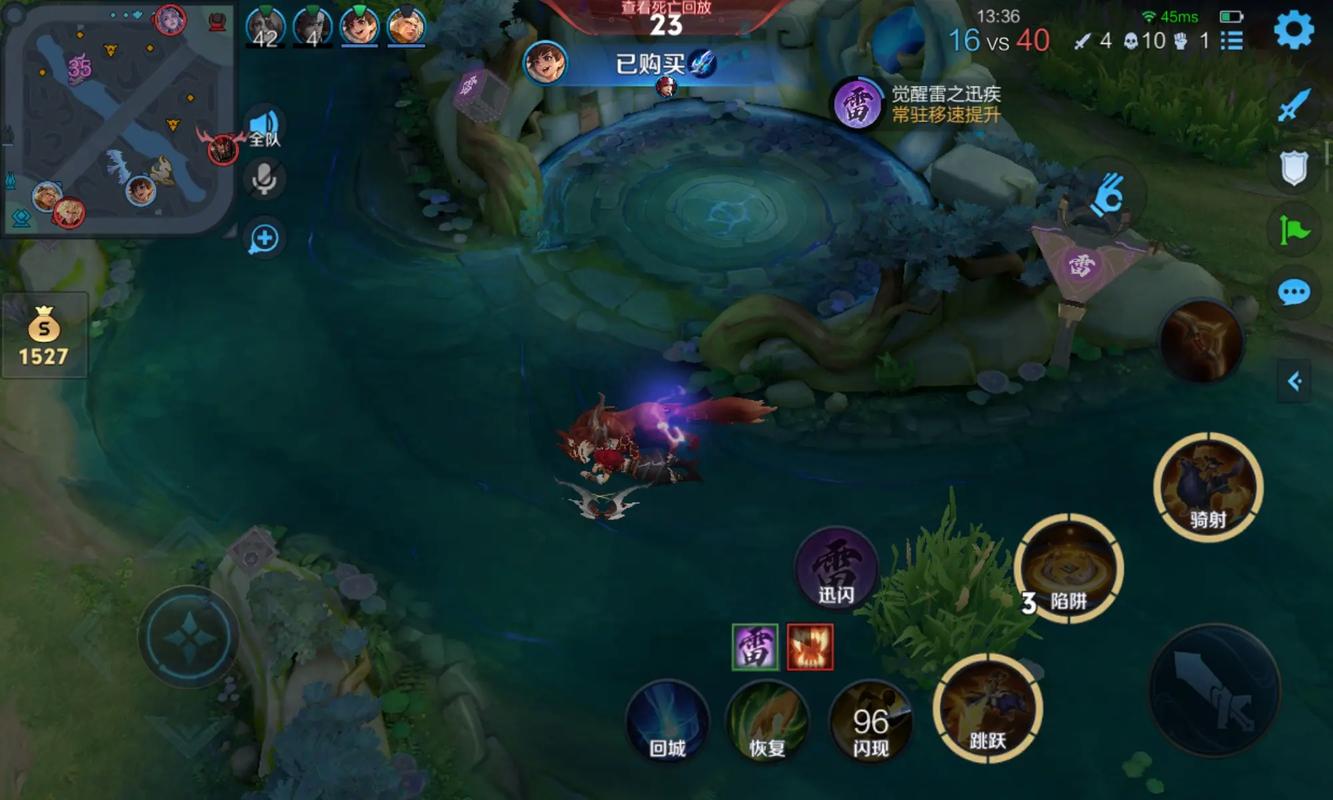Use the 恢复 heal ability
This screenshot has width=1333, height=800.
(768, 722)
